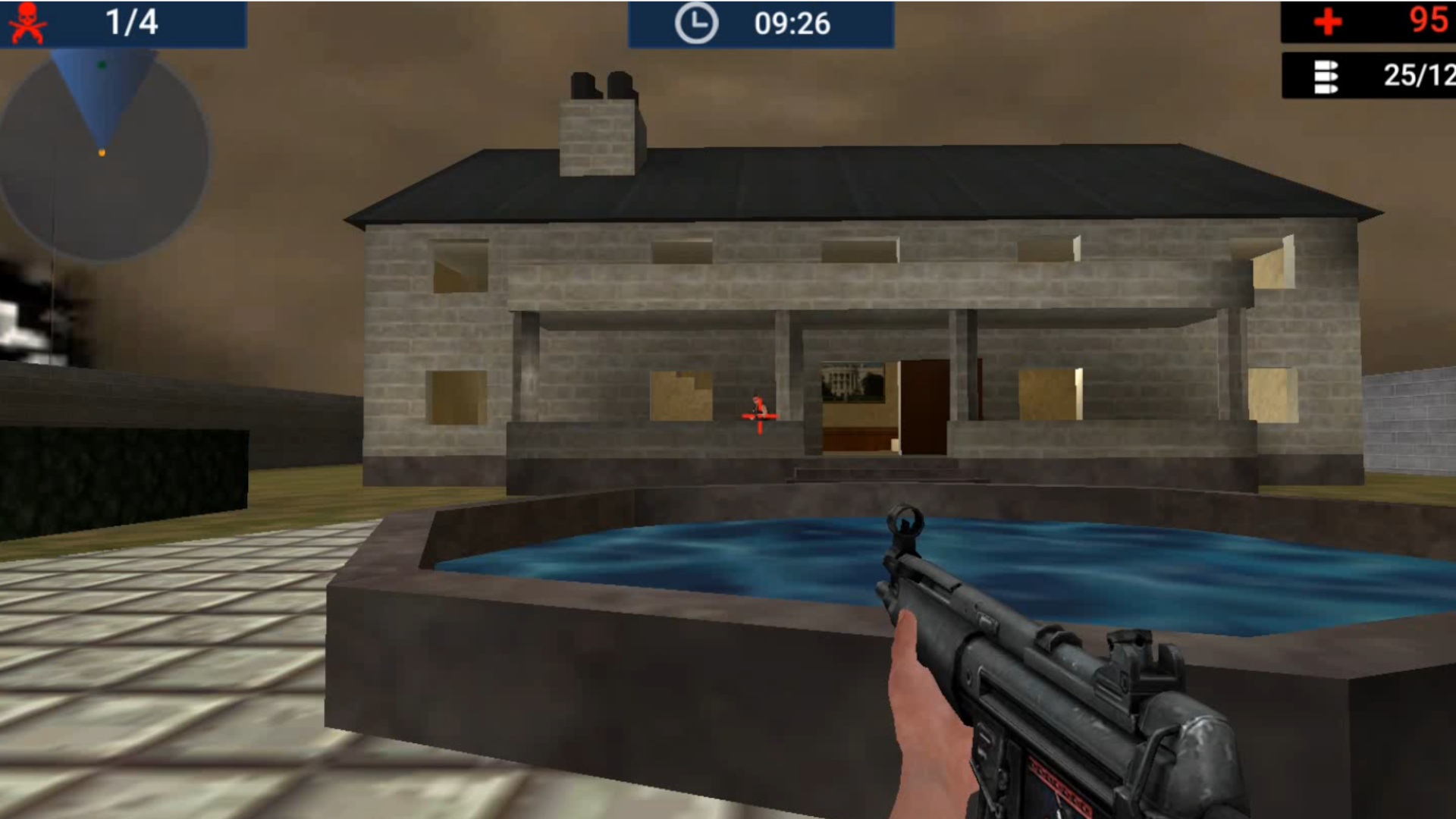Tap the orange player dot on the minimap
This screenshot has height=819, width=1456.
pyautogui.click(x=101, y=152)
